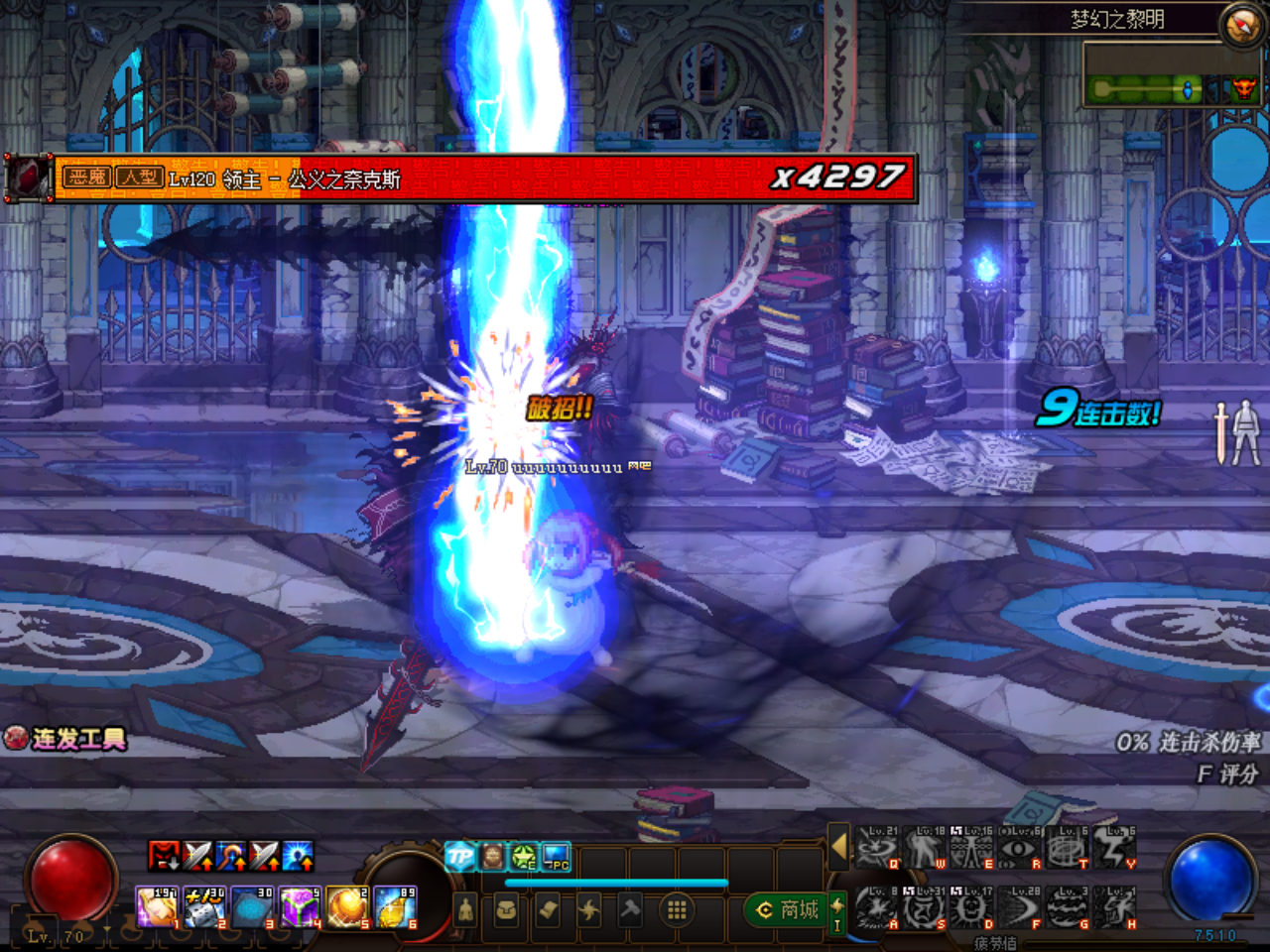Open the 商城 shop button
1270x952 pixels.
click(789, 909)
